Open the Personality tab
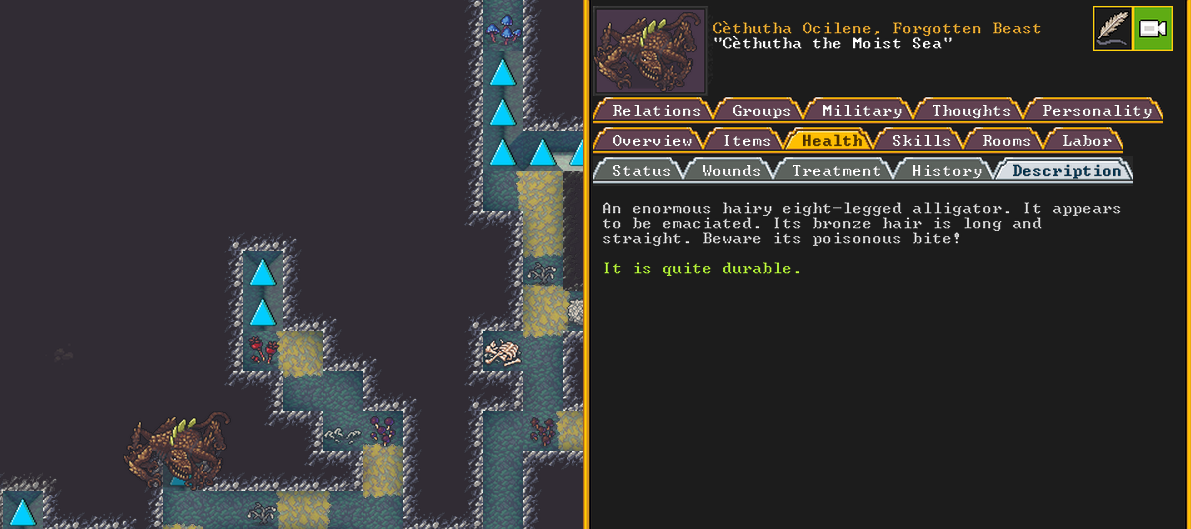The width and height of the screenshot is (1191, 529). [x=1096, y=111]
